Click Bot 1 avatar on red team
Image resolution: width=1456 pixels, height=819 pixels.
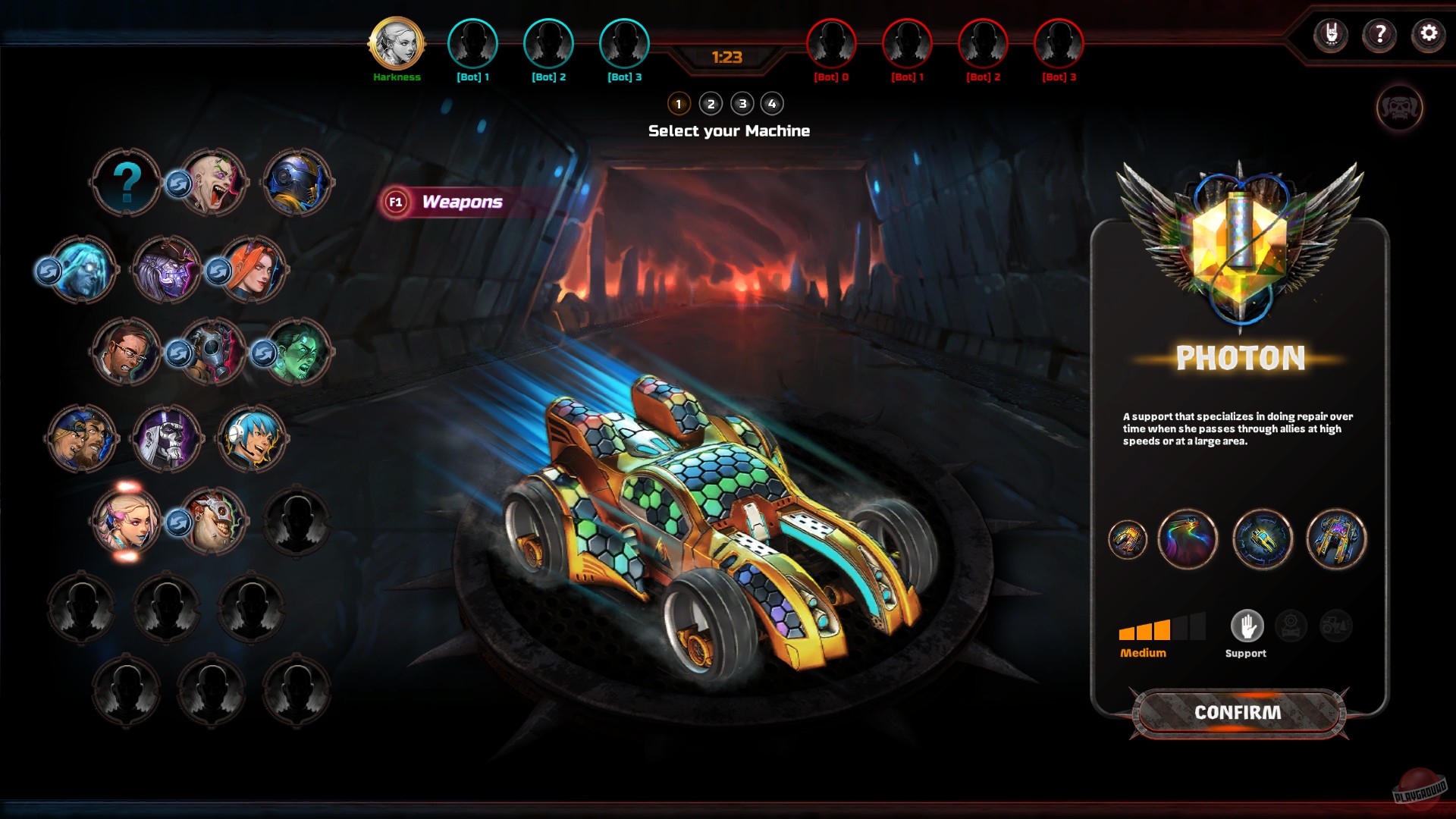click(907, 45)
